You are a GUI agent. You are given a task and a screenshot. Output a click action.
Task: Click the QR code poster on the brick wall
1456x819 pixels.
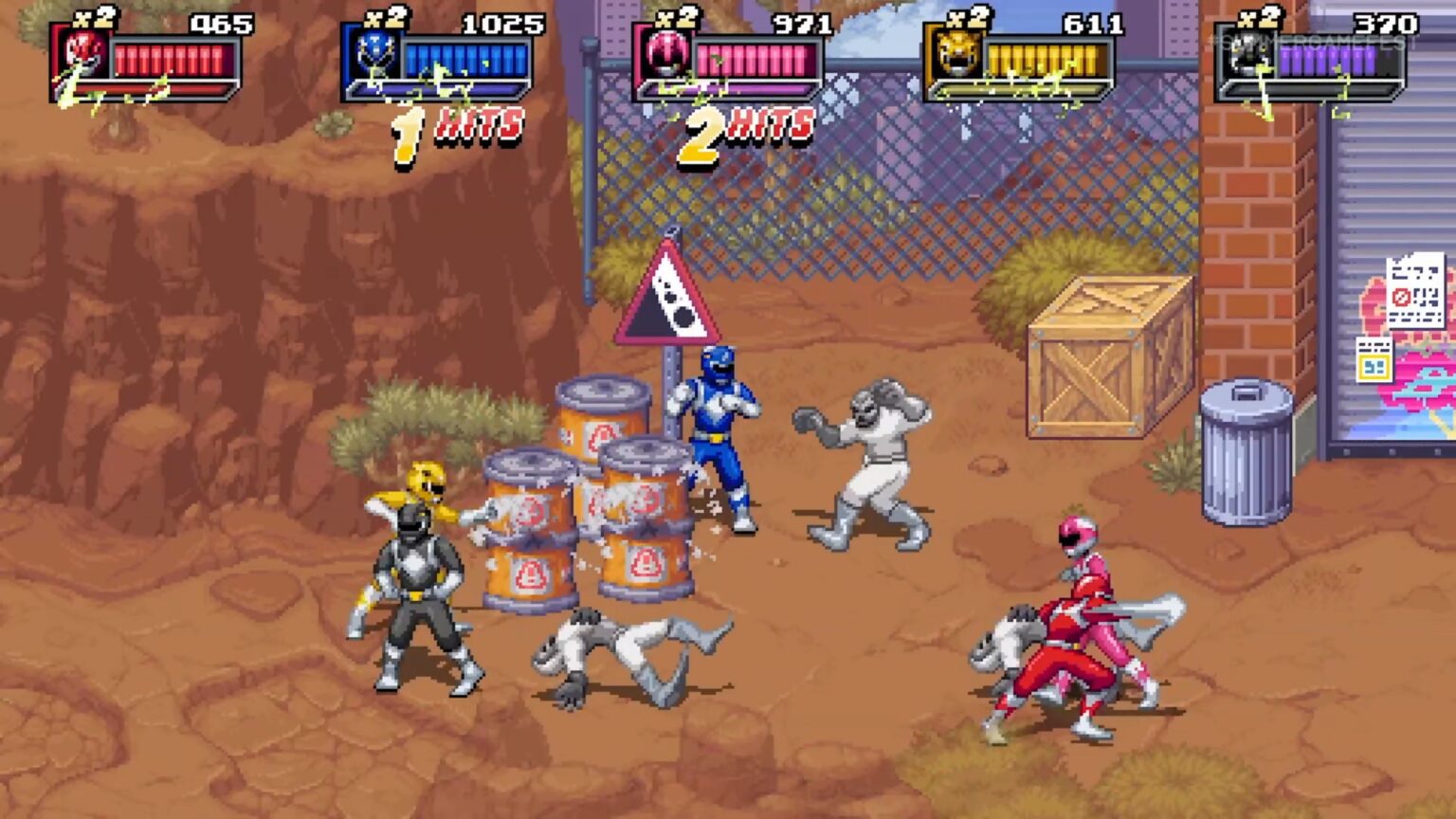pyautogui.click(x=1416, y=292)
